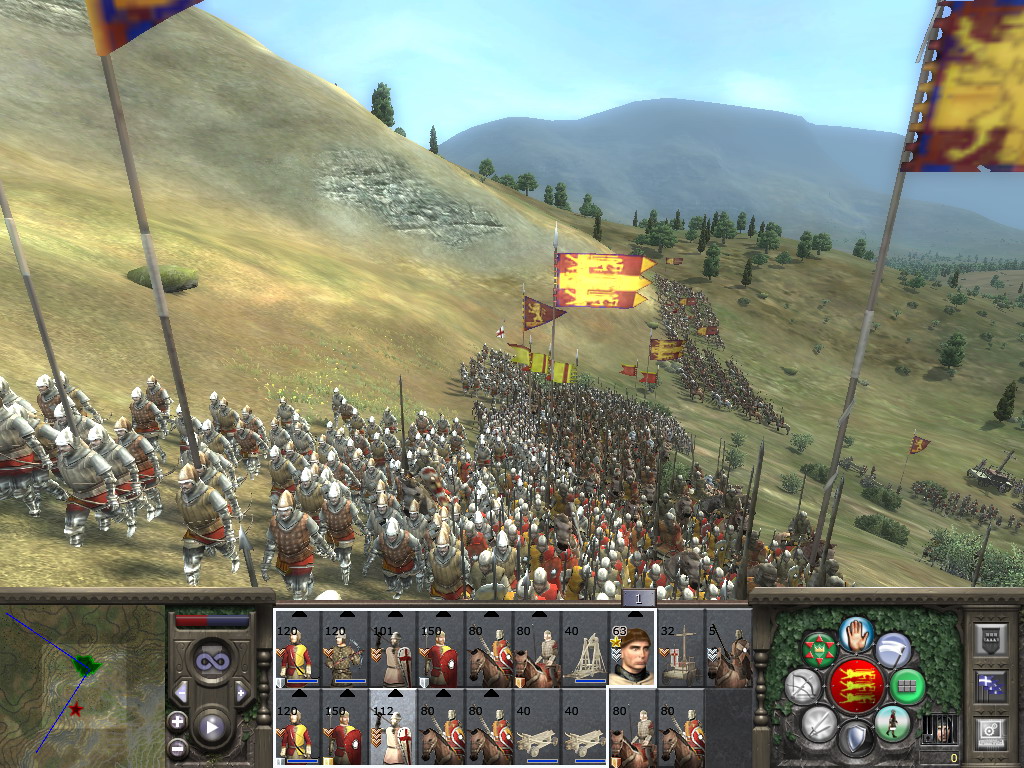Open the green group formations button
Image resolution: width=1024 pixels, height=768 pixels.
tap(907, 686)
